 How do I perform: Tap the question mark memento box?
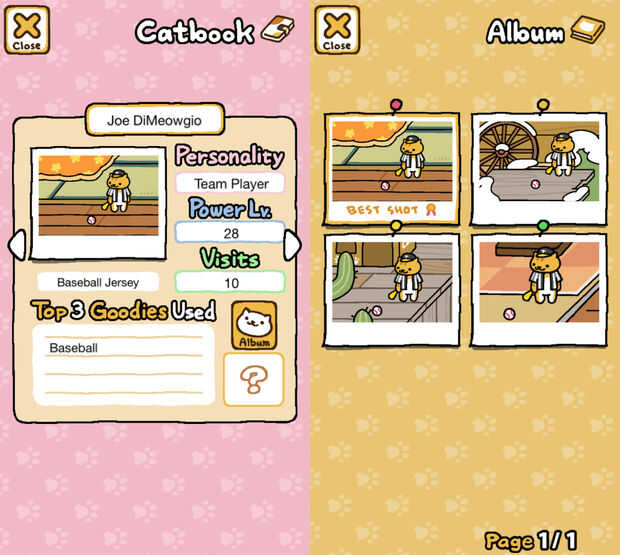tap(254, 379)
